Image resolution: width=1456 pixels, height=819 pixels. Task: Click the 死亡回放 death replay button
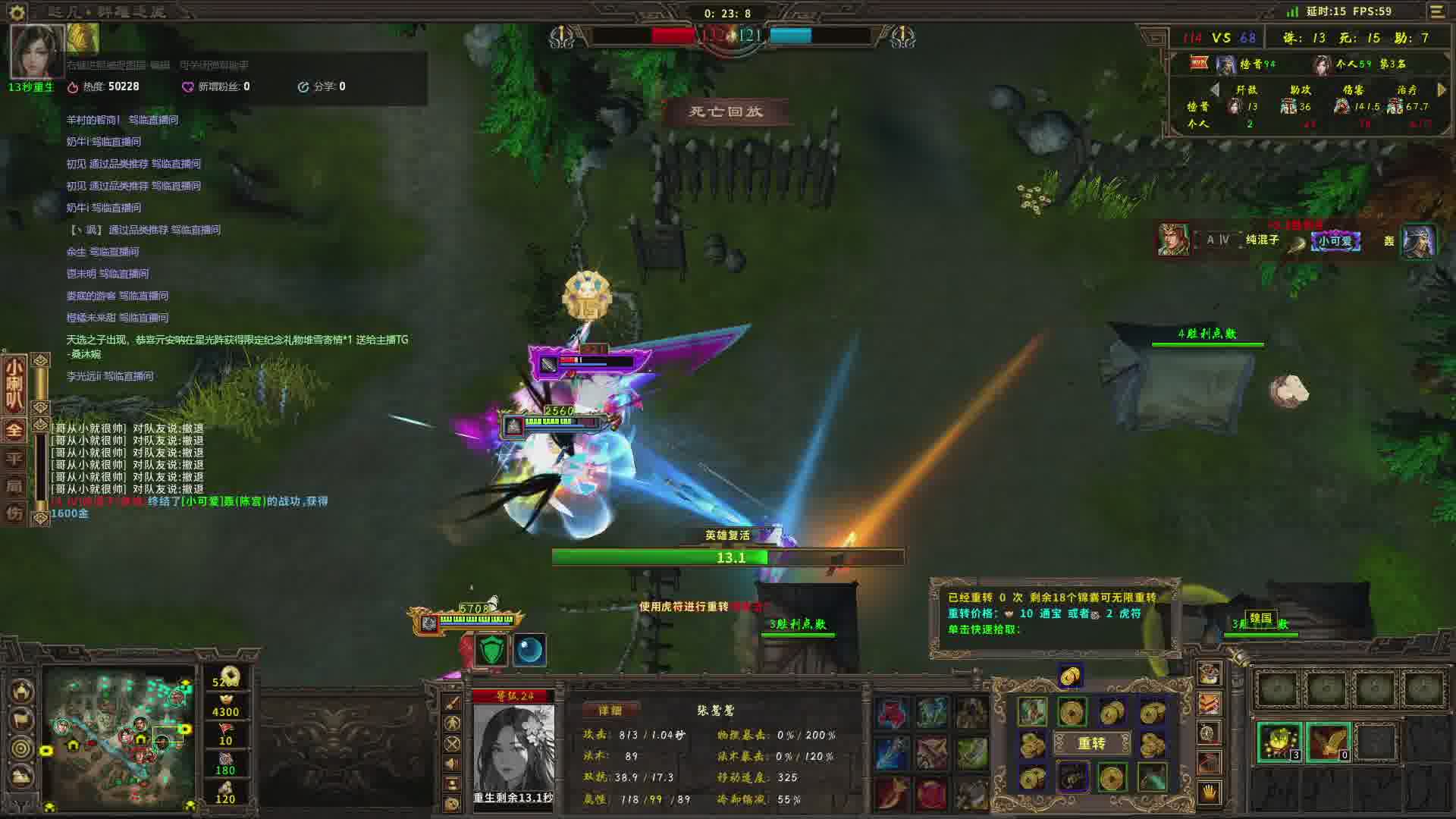726,112
